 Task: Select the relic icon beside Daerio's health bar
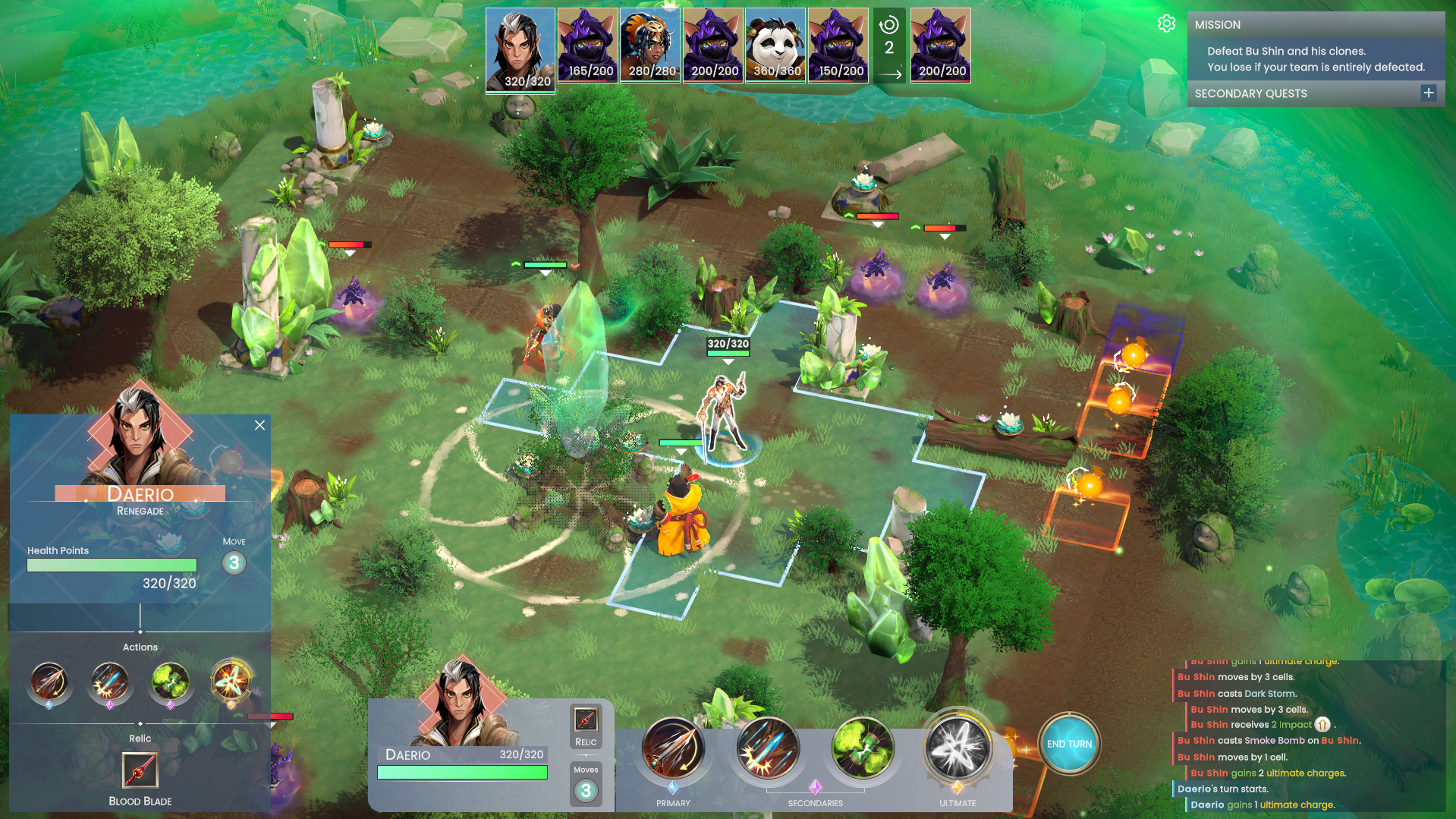pos(586,720)
